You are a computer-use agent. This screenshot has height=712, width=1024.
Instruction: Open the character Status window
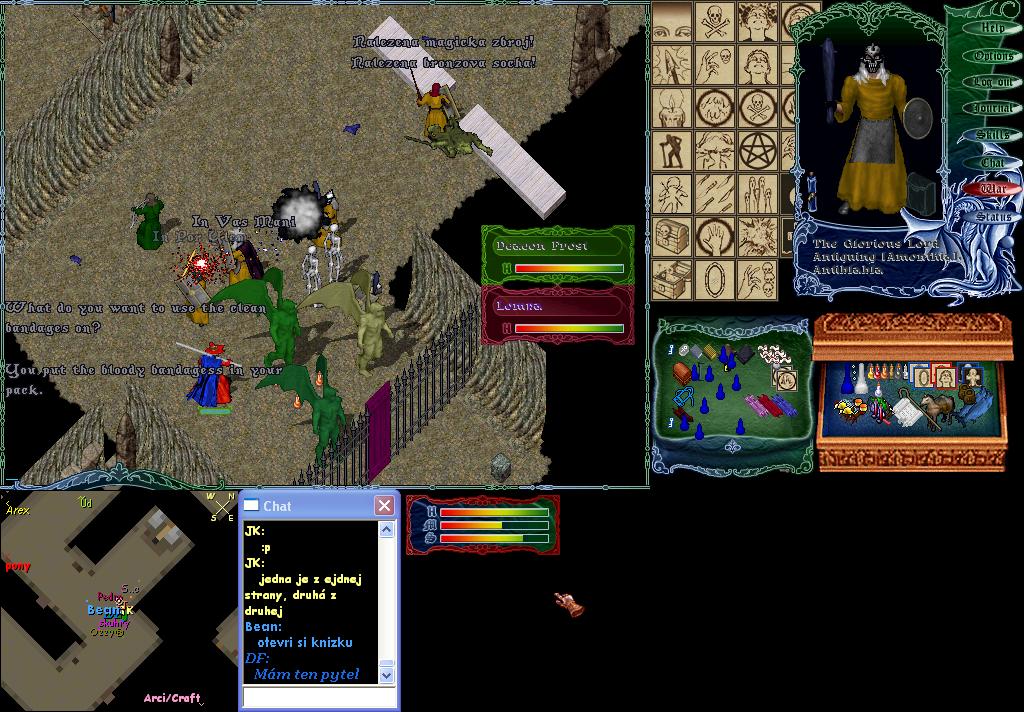pyautogui.click(x=992, y=216)
